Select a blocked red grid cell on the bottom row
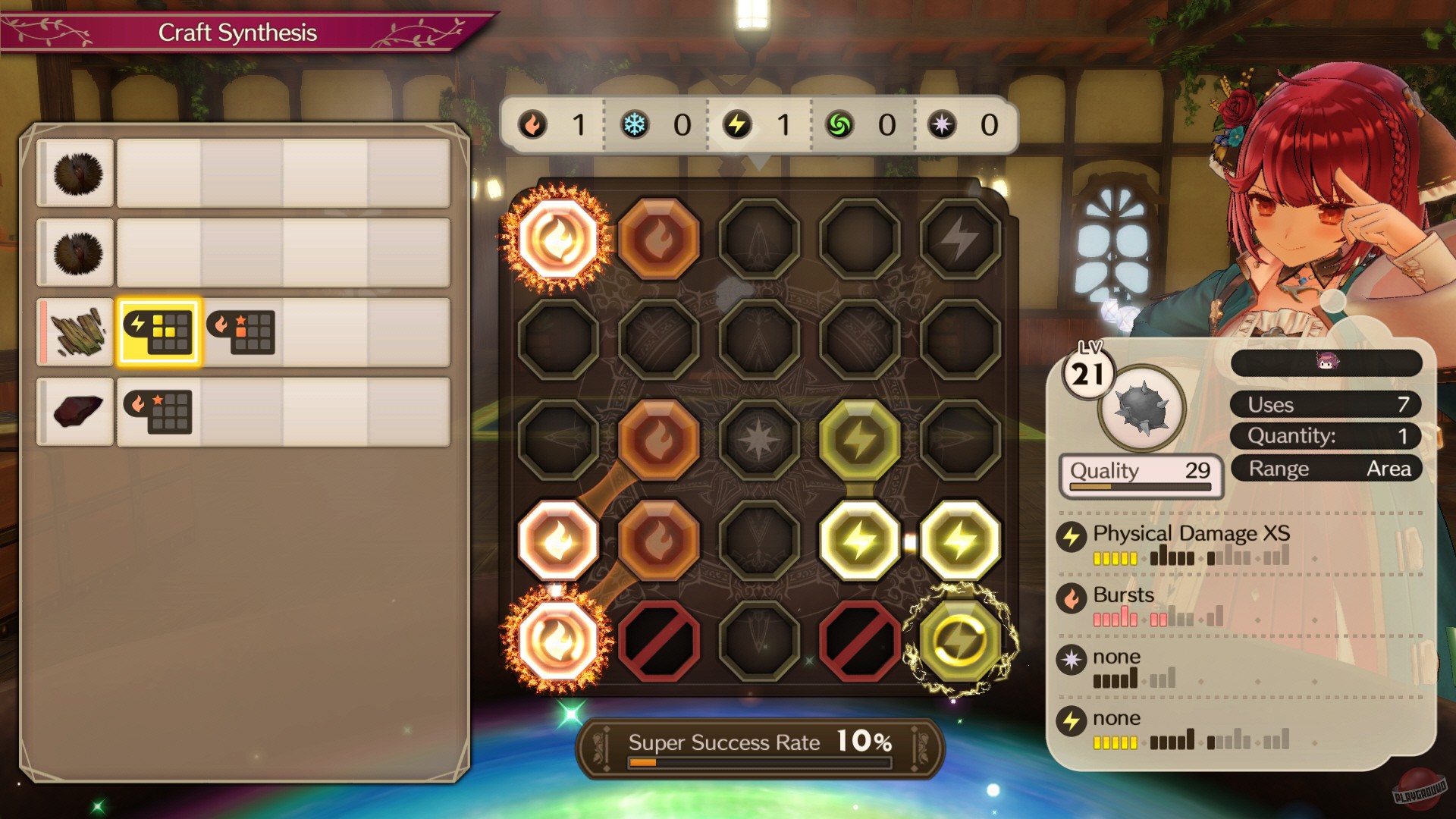Viewport: 1456px width, 819px height. pyautogui.click(x=659, y=641)
